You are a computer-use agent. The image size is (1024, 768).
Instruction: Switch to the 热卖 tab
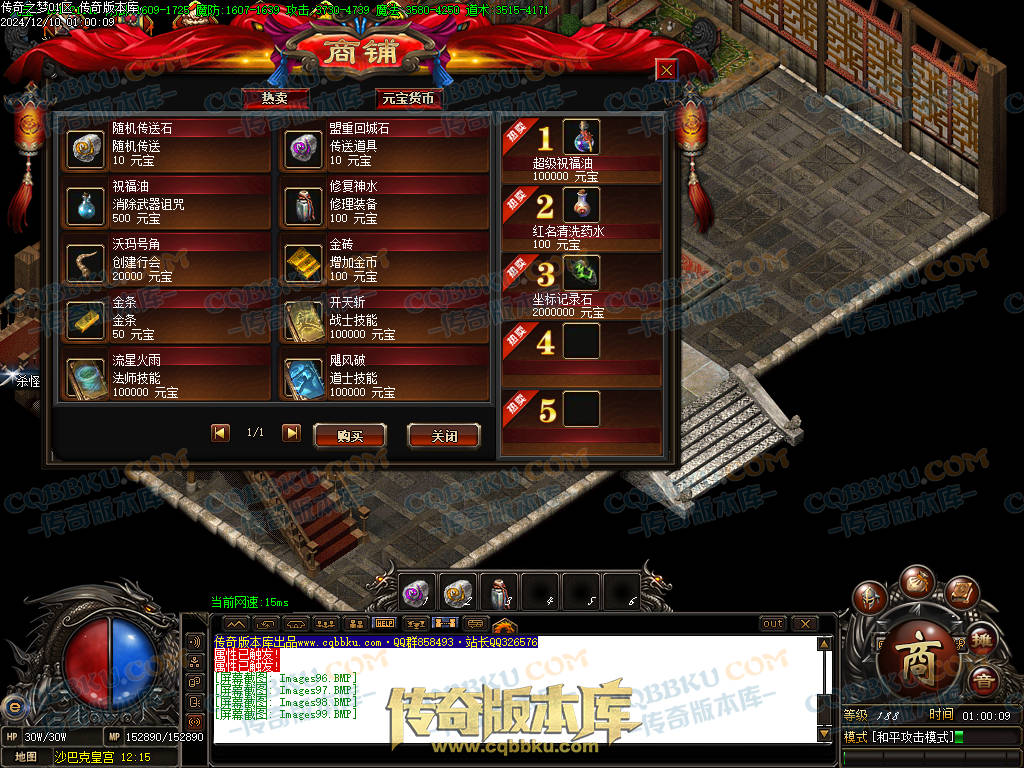click(275, 98)
